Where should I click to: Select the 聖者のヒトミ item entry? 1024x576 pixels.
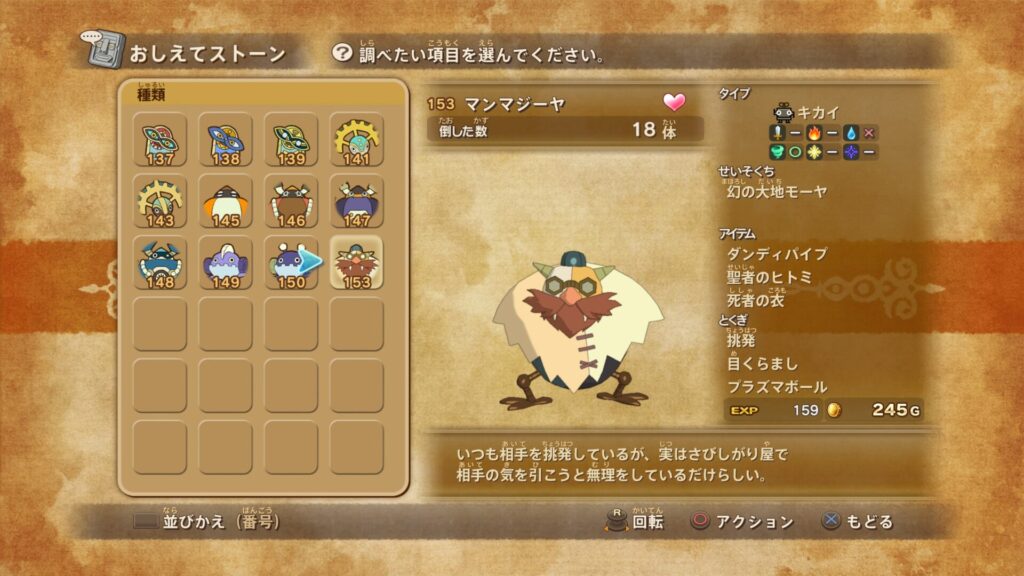click(x=769, y=277)
